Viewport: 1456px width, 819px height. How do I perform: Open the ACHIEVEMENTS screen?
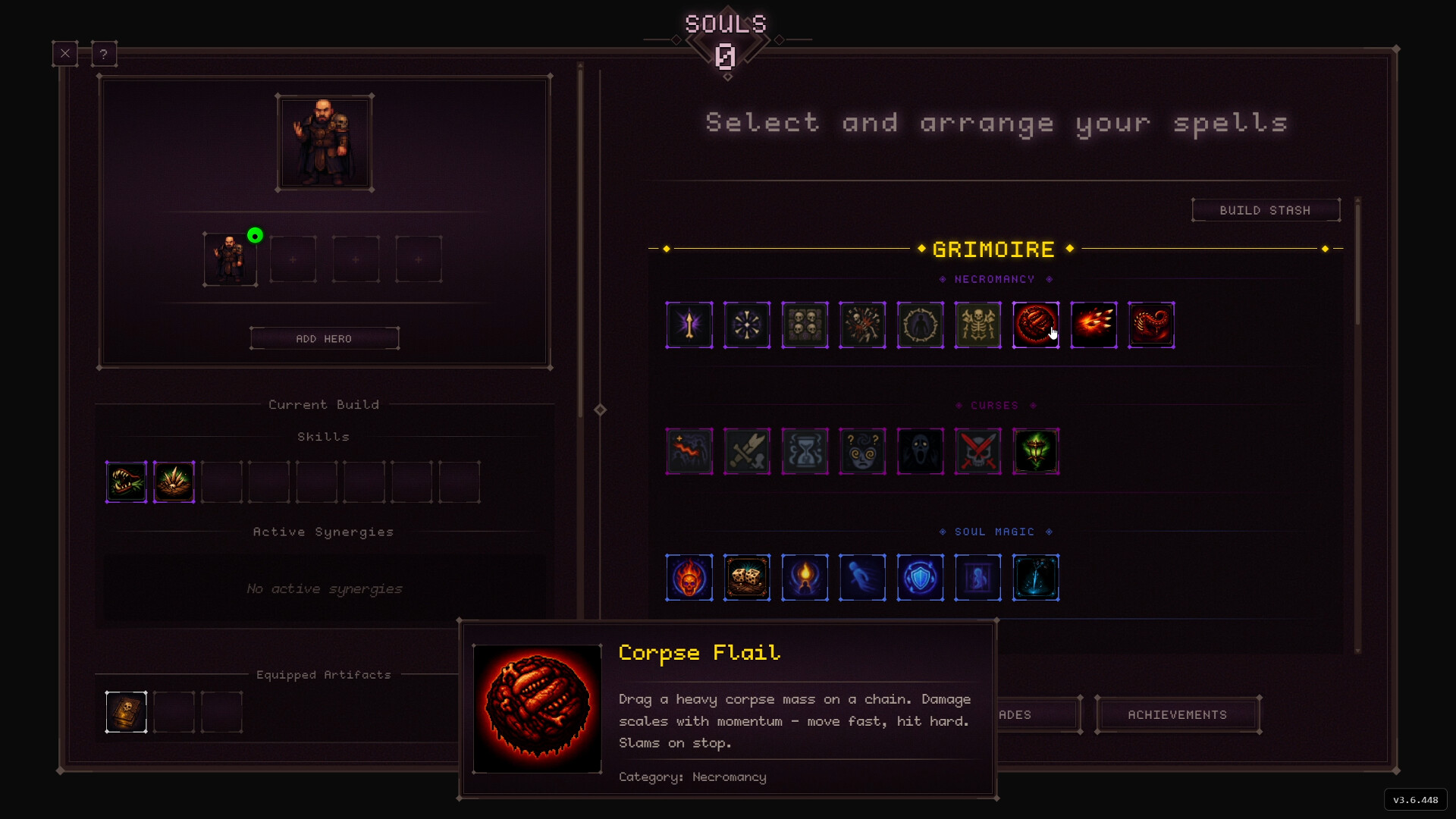pyautogui.click(x=1177, y=714)
